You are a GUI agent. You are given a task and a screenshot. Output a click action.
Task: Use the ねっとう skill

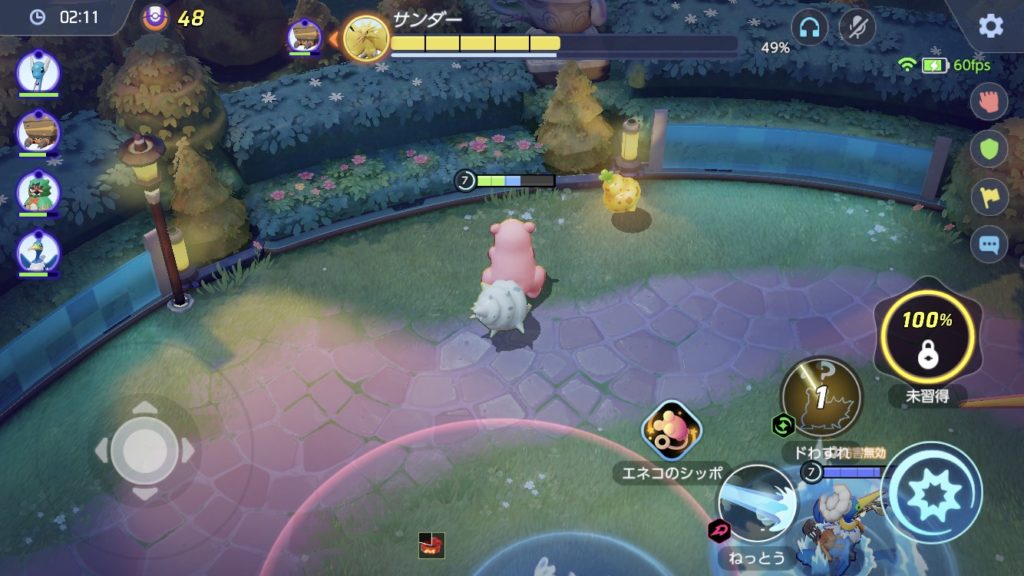pos(757,503)
